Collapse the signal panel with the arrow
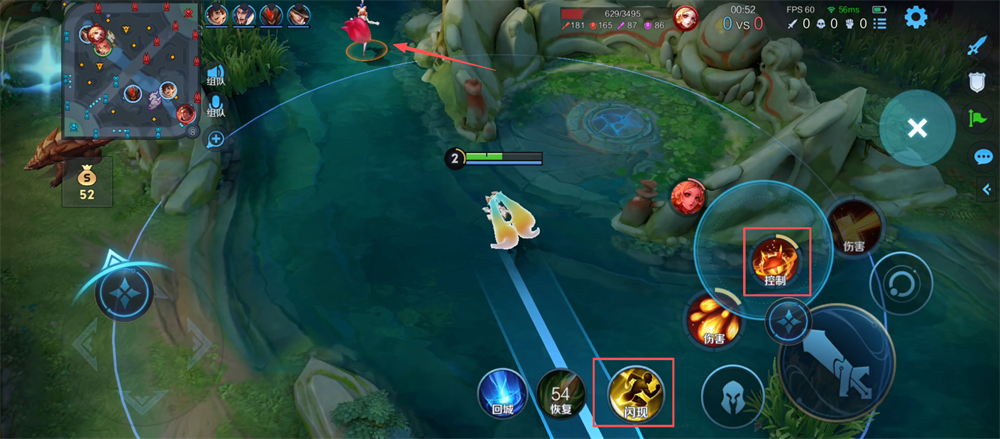The image size is (1000, 439). [x=986, y=189]
